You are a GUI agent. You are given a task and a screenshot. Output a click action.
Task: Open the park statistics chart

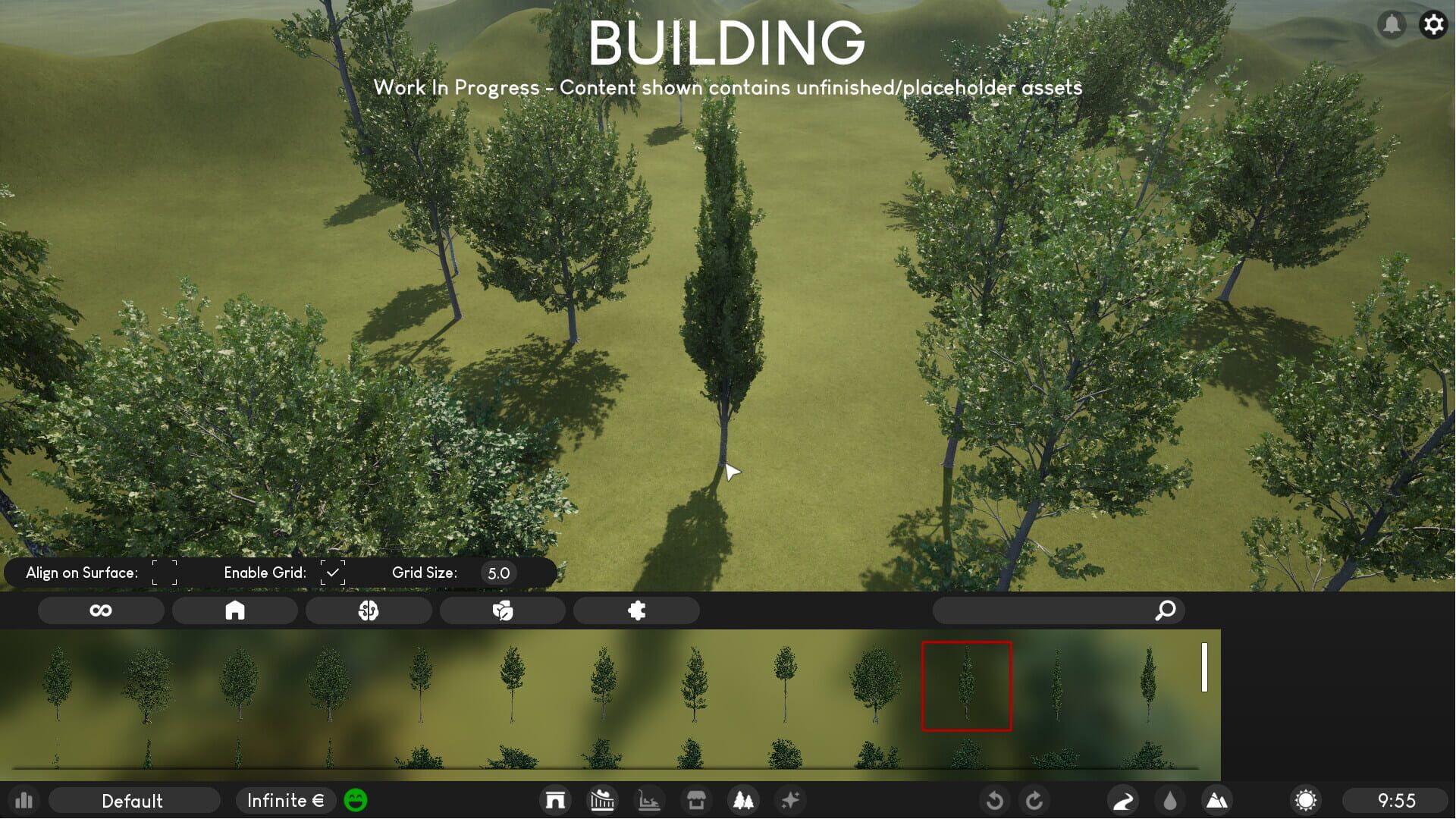25,800
